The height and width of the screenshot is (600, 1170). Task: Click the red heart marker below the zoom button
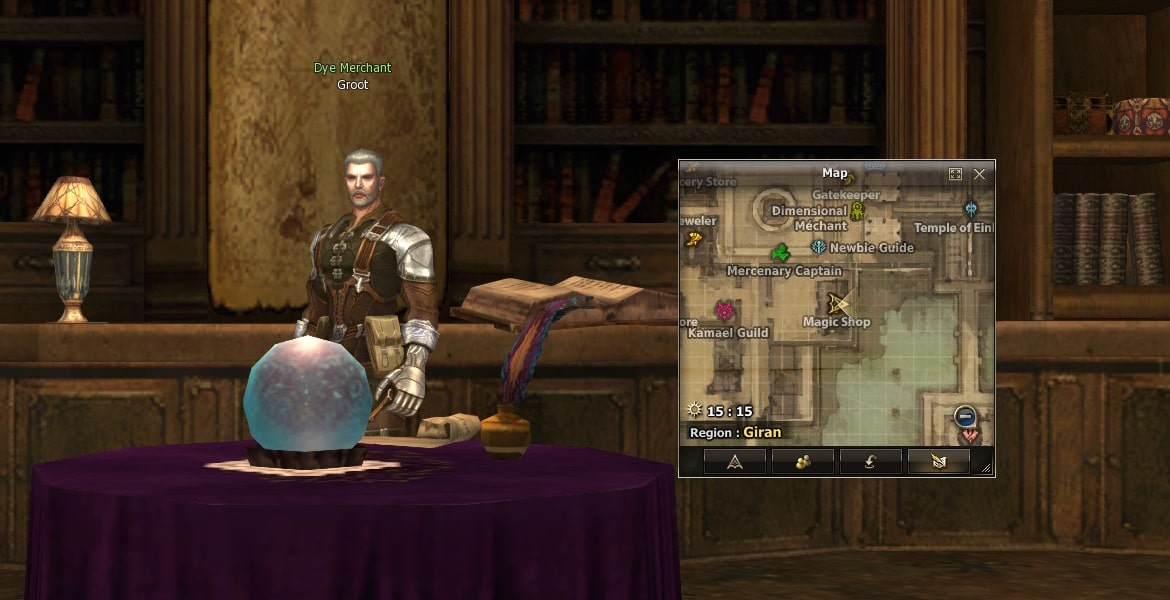(966, 436)
